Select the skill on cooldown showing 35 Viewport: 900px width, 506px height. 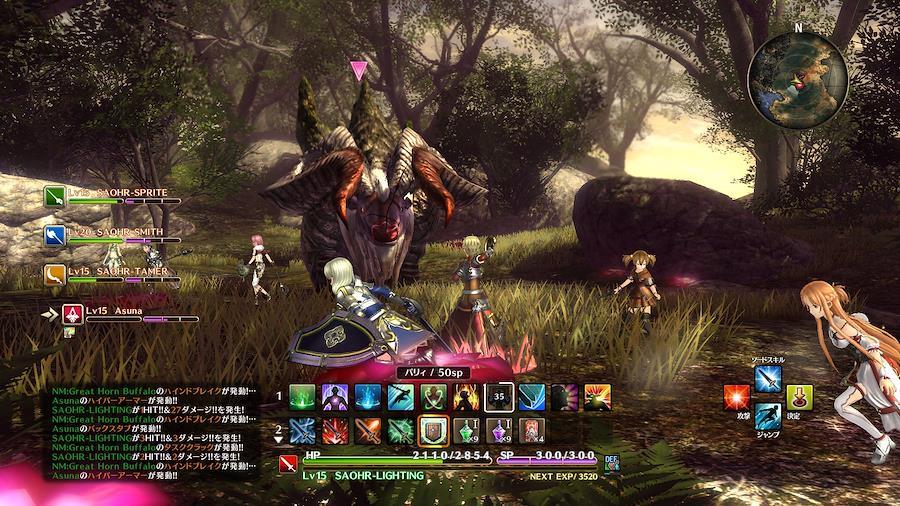[499, 397]
